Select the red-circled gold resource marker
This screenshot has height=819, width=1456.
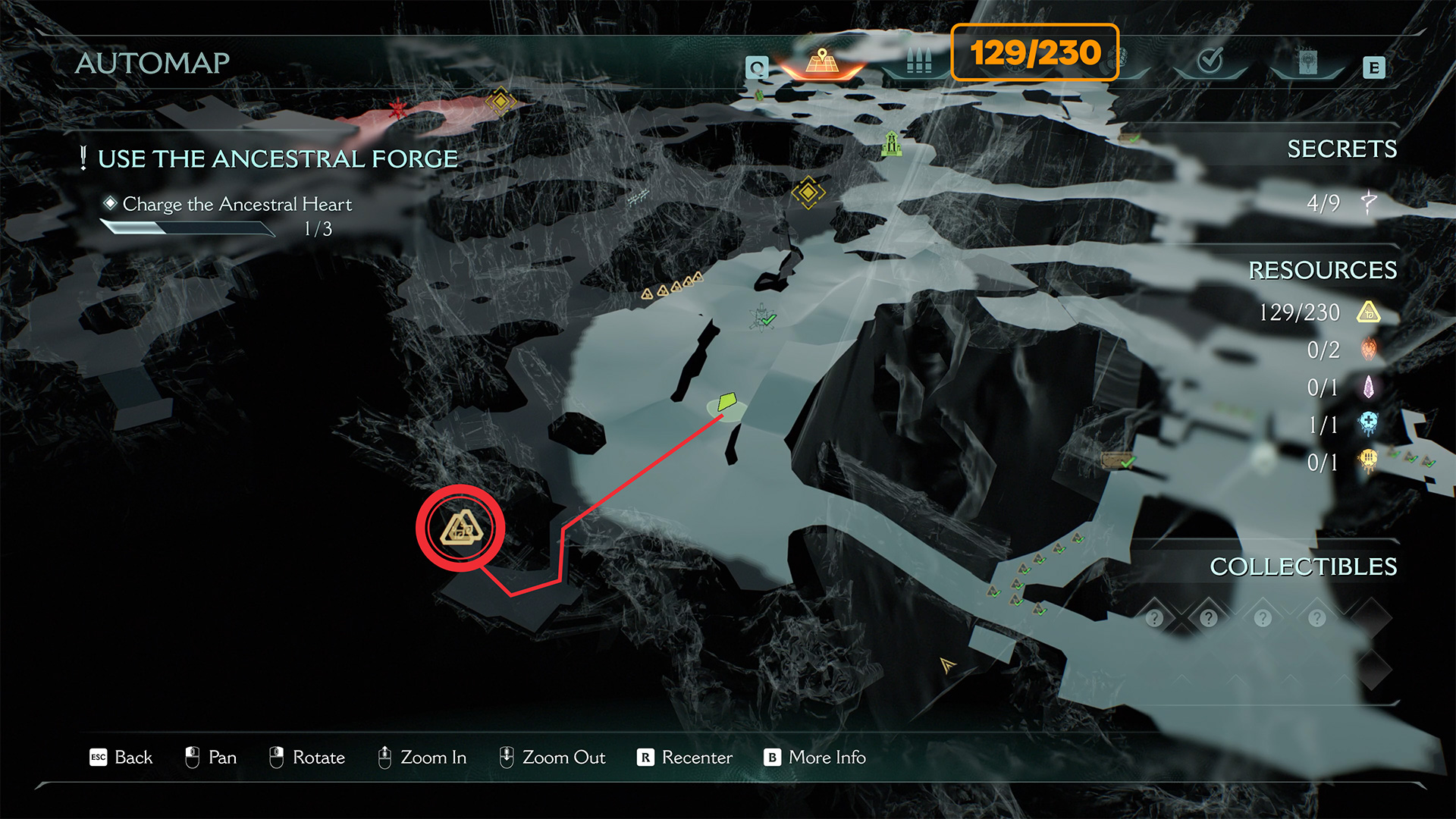[460, 528]
